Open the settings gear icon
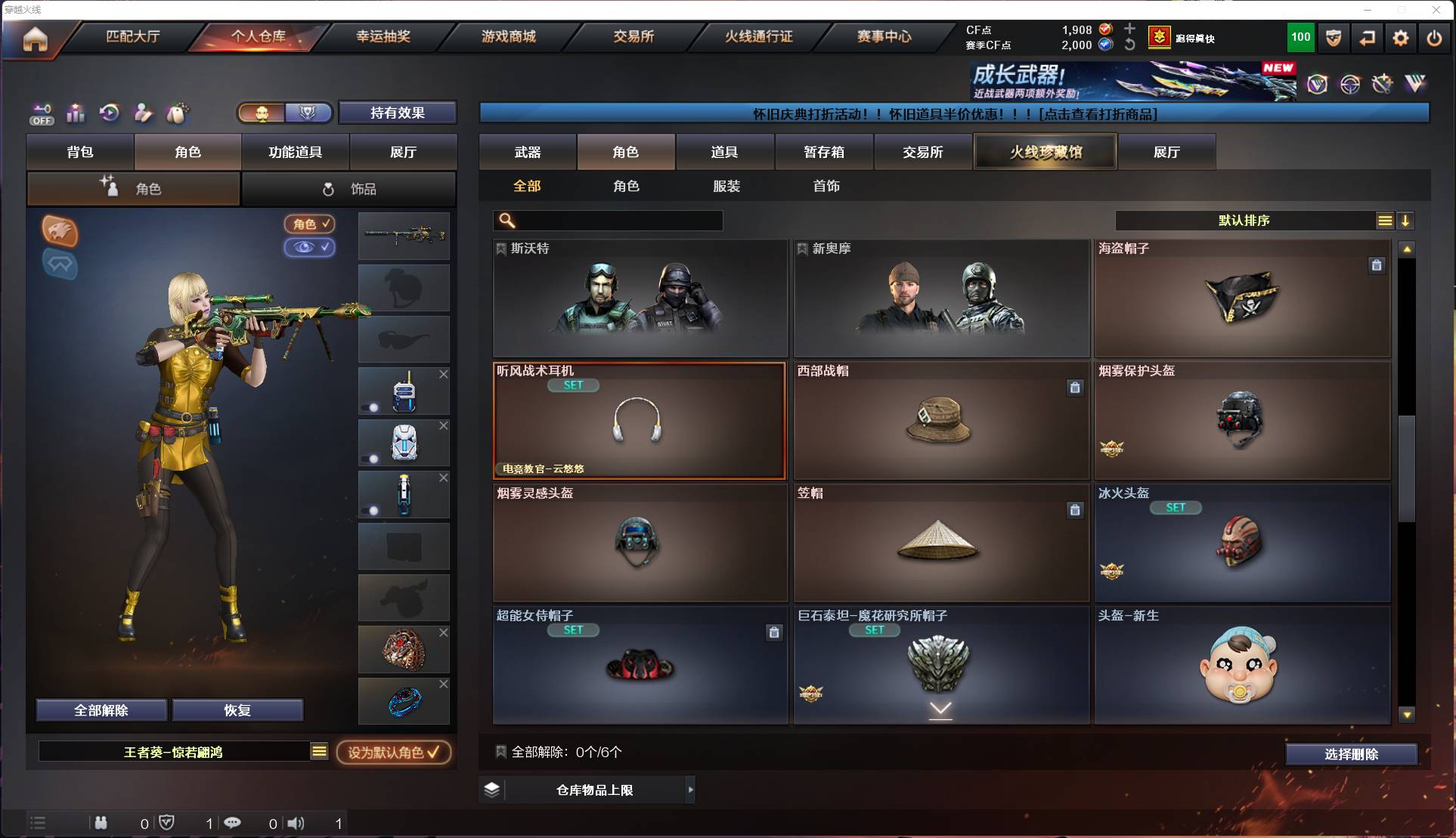Viewport: 1456px width, 838px height. [x=1400, y=38]
